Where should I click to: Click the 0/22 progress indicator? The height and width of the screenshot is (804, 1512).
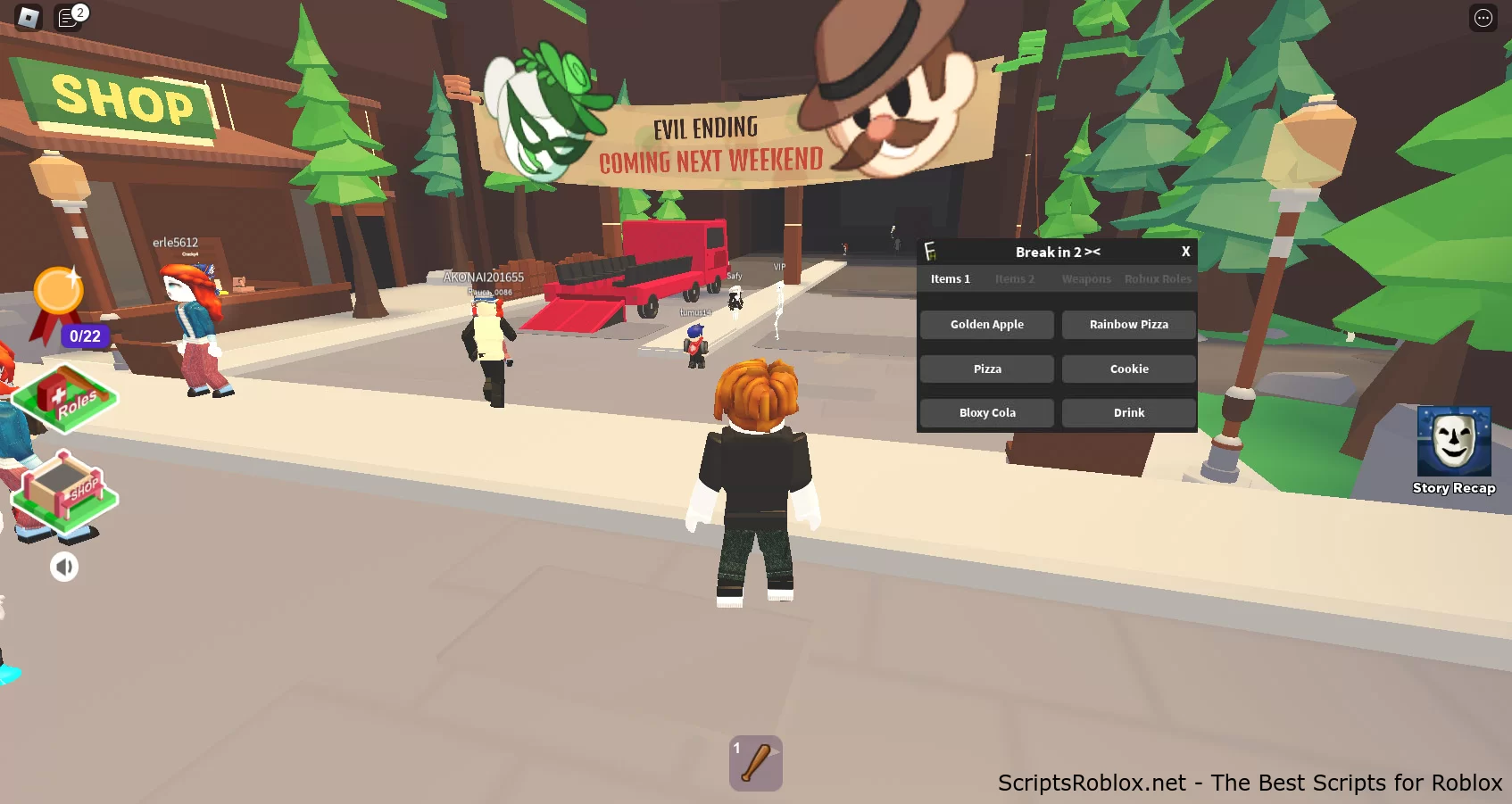point(85,336)
